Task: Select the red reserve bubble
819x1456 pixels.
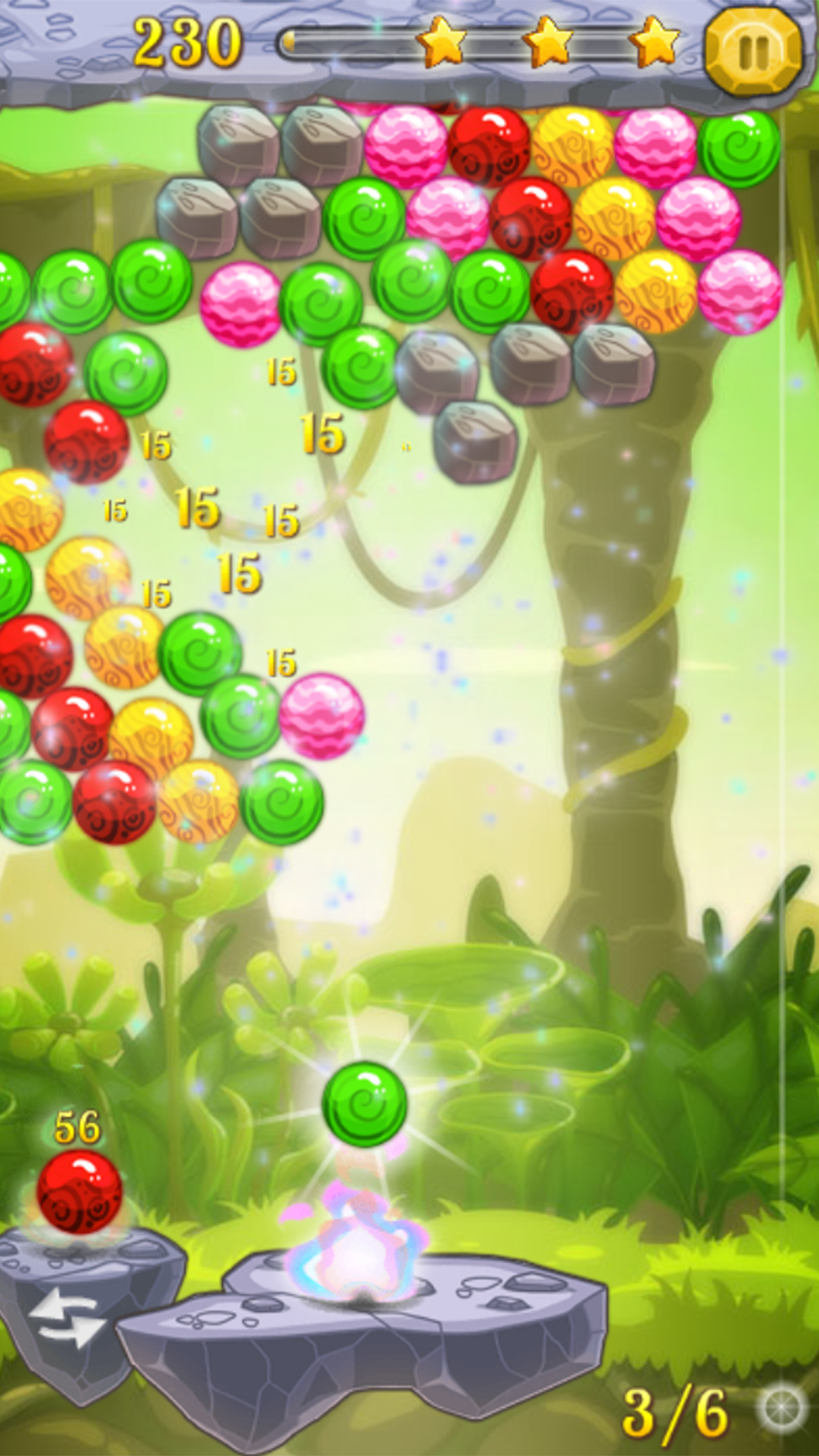Action: click(x=79, y=1192)
